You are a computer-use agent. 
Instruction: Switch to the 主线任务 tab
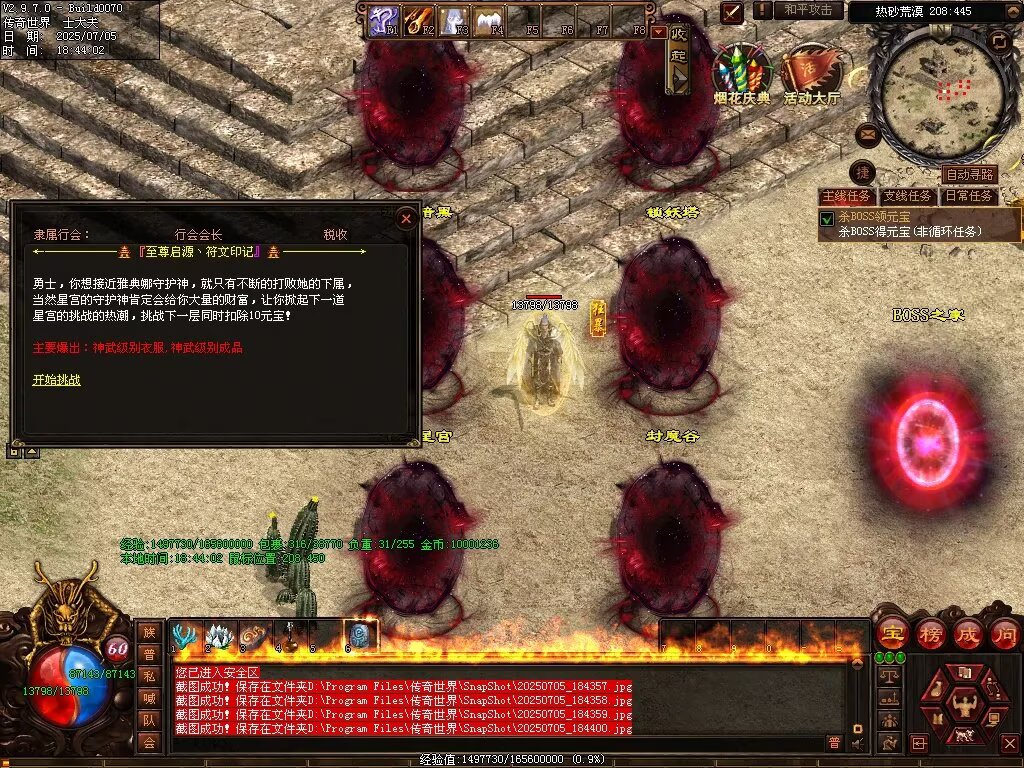click(846, 196)
